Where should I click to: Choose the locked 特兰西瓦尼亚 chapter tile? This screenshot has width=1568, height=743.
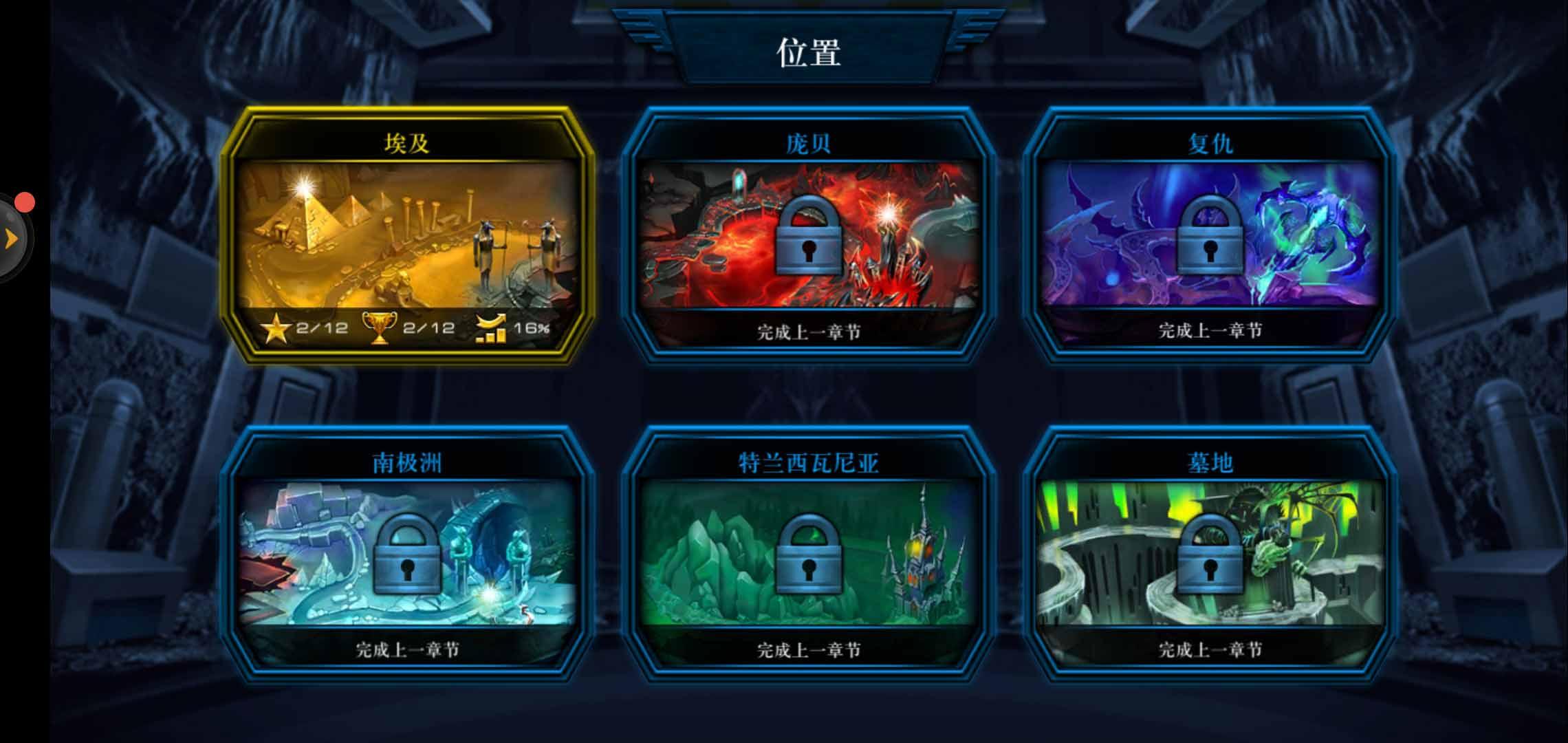808,554
